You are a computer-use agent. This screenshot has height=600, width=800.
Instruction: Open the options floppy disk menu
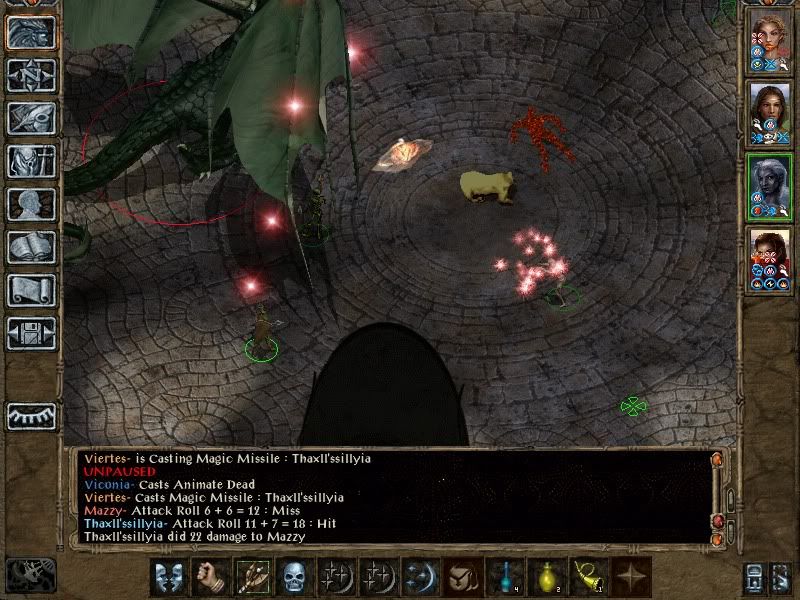pos(31,333)
